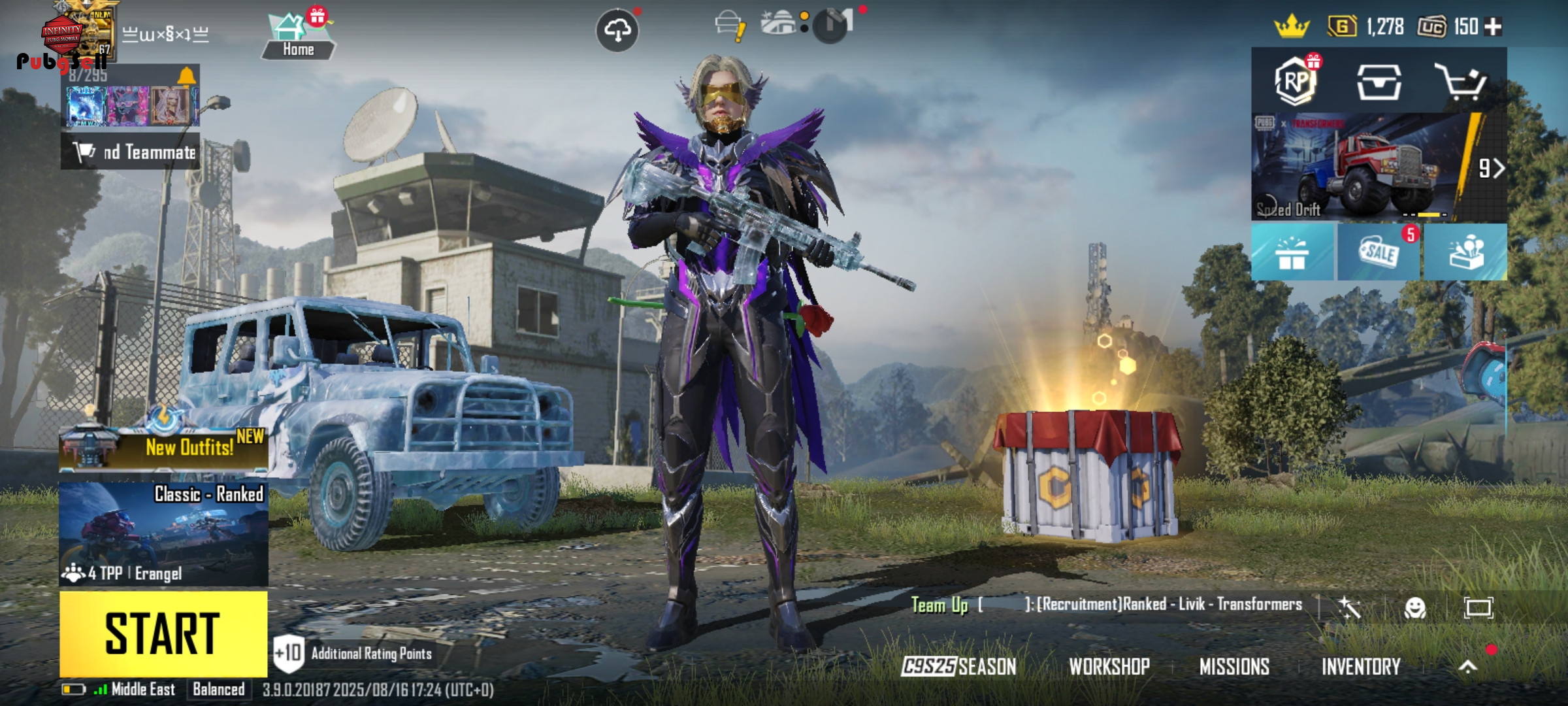Open the SALE tag offers
Viewport: 1568px width, 706px height.
coord(1379,252)
